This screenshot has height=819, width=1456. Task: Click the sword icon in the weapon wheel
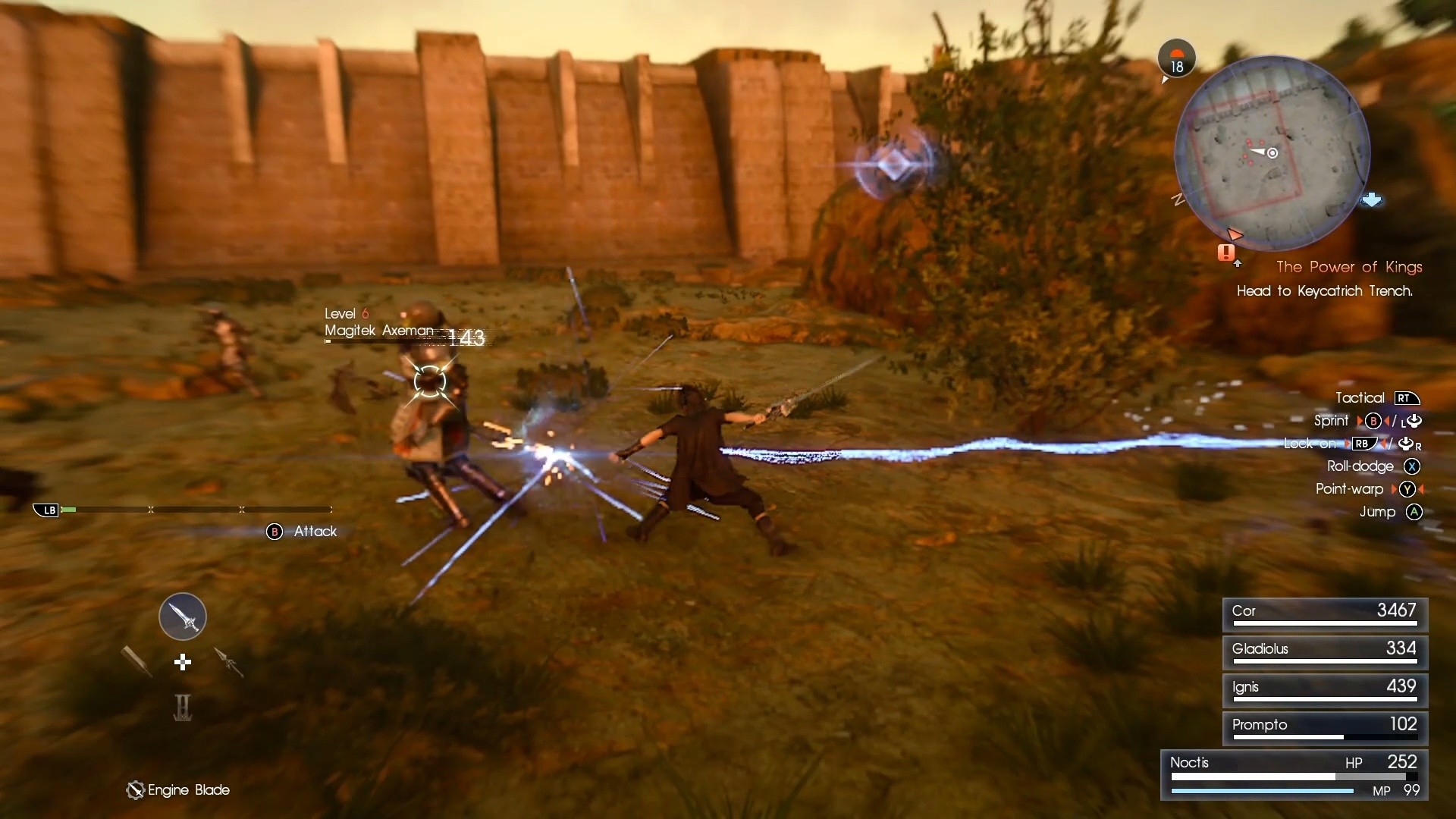coord(182,616)
